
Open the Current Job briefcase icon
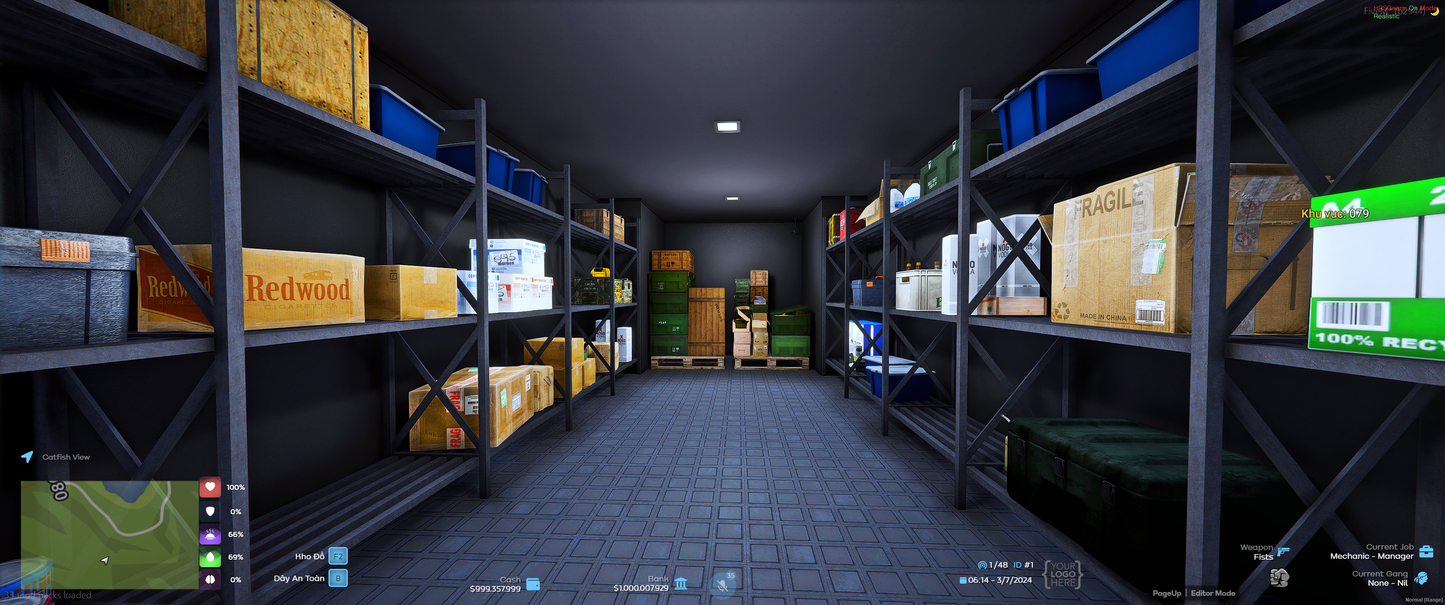[1426, 551]
